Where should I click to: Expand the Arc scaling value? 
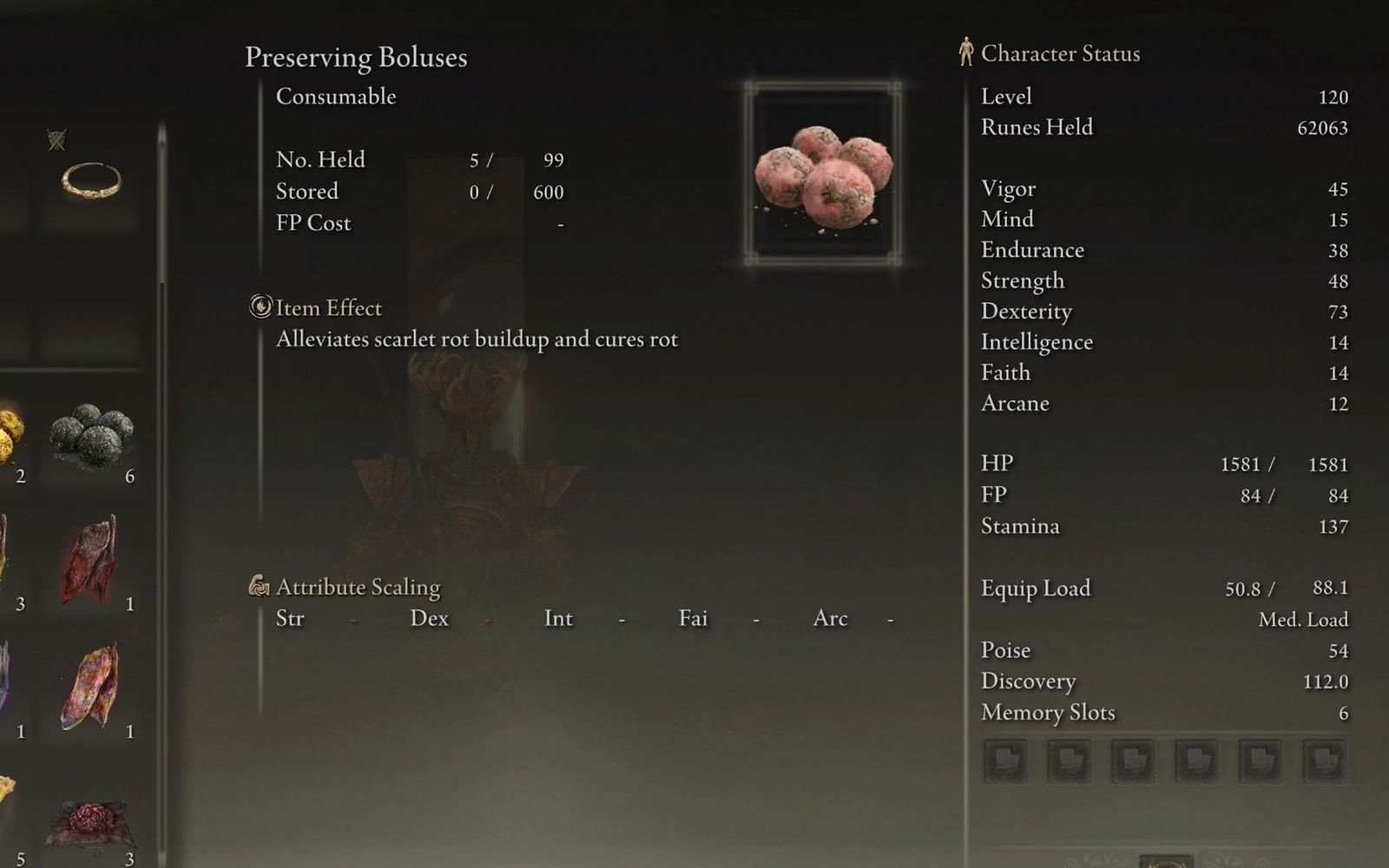point(888,621)
